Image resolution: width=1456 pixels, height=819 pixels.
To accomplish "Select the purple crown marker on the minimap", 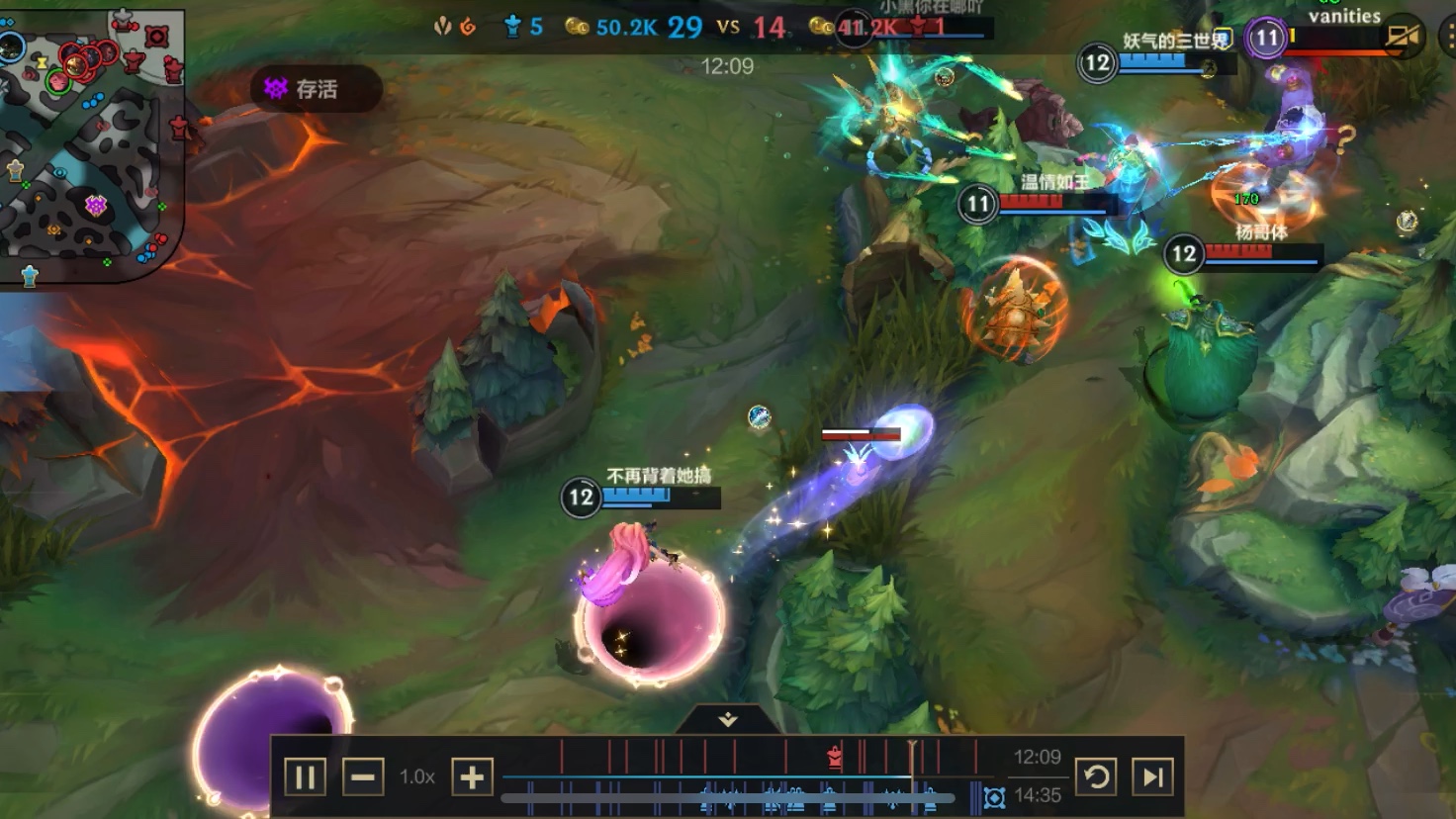I will 96,205.
